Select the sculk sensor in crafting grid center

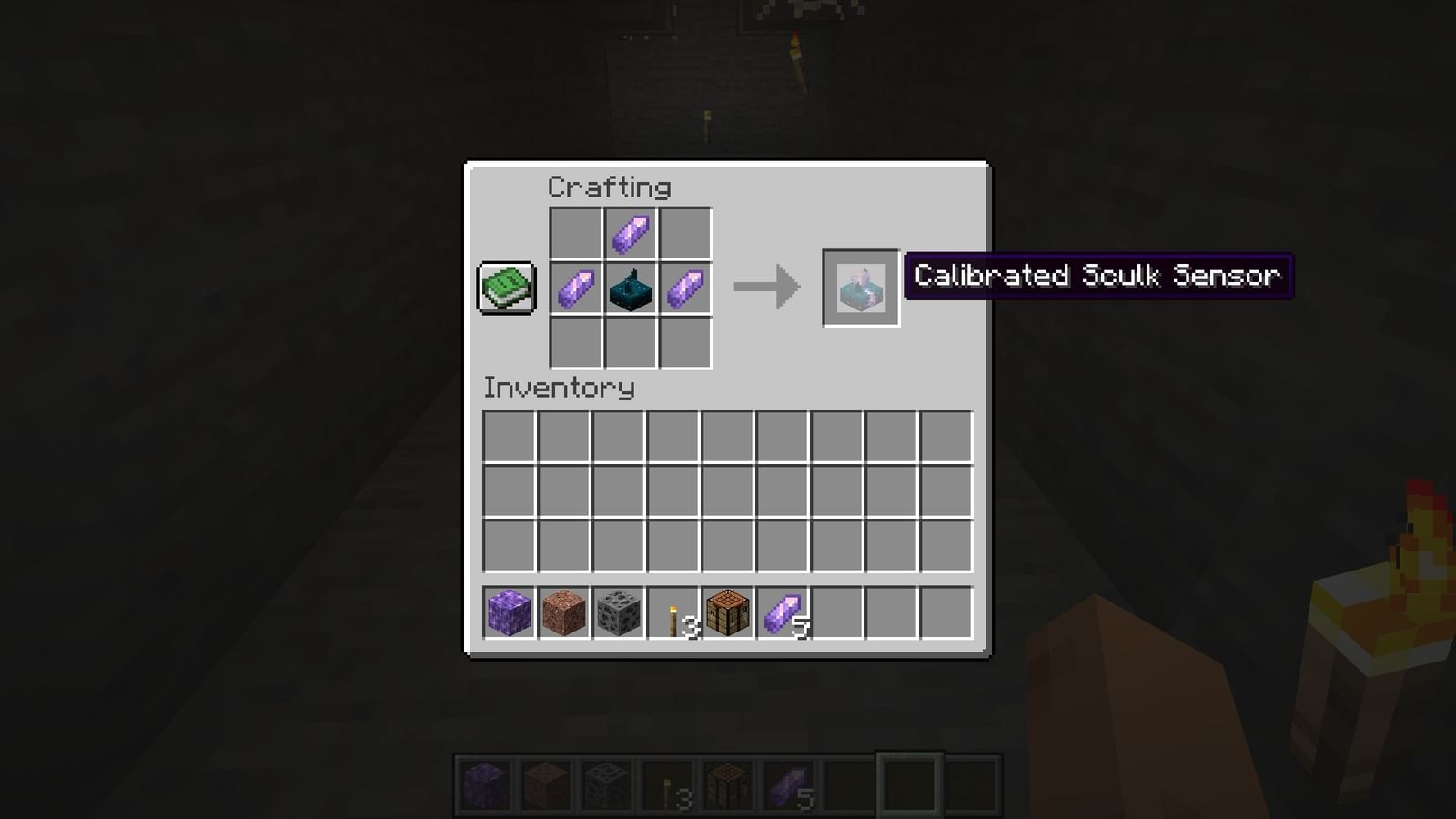[632, 288]
